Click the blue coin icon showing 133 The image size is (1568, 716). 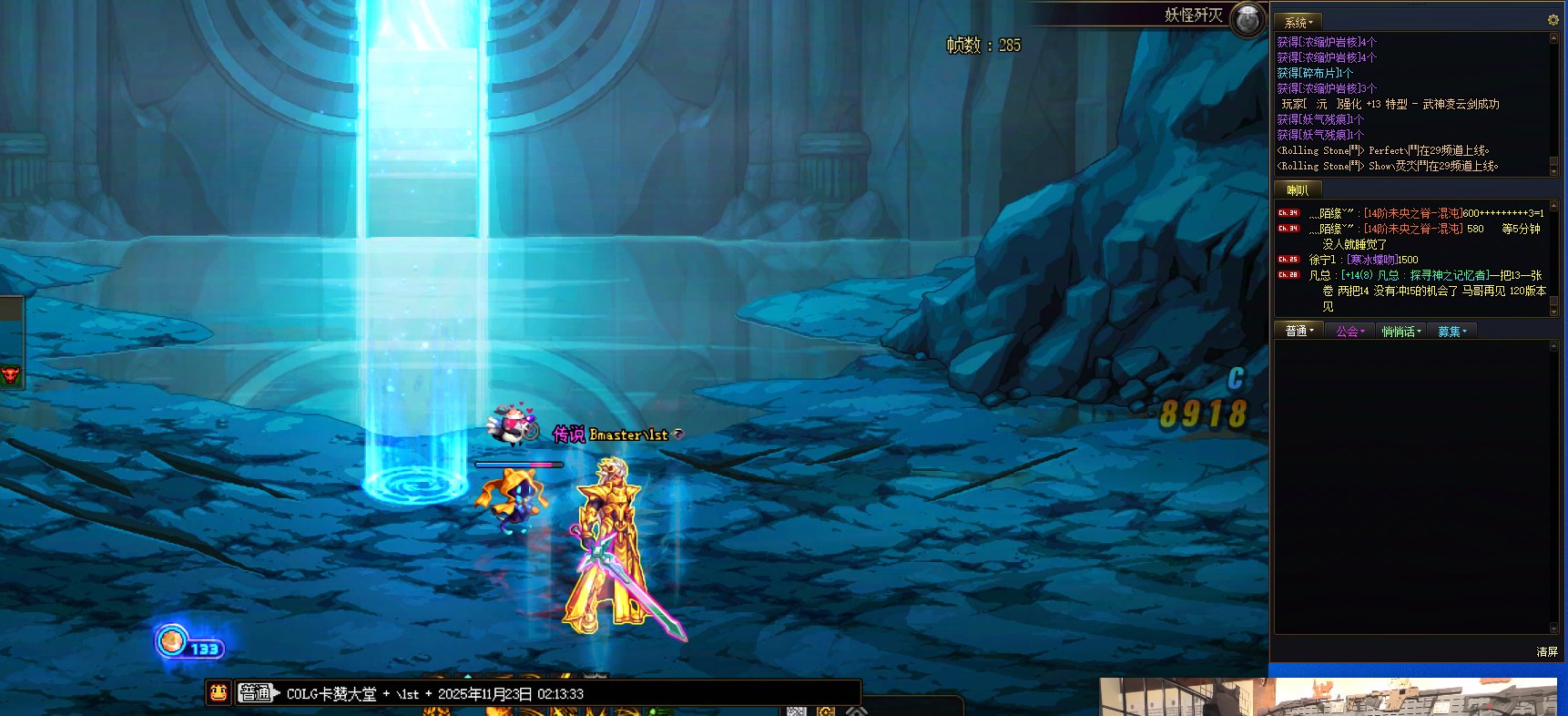pyautogui.click(x=171, y=641)
